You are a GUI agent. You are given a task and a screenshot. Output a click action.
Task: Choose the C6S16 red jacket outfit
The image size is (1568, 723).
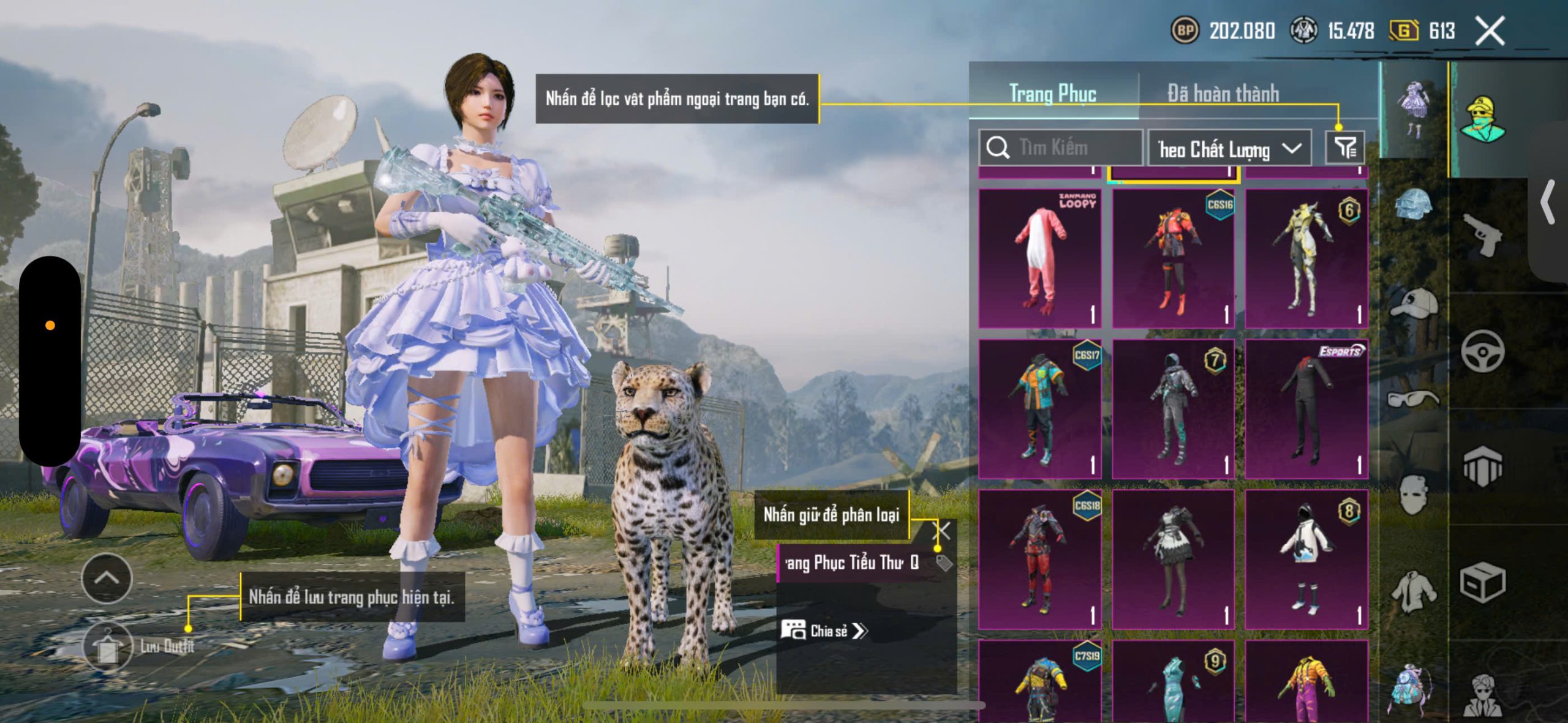click(1173, 258)
